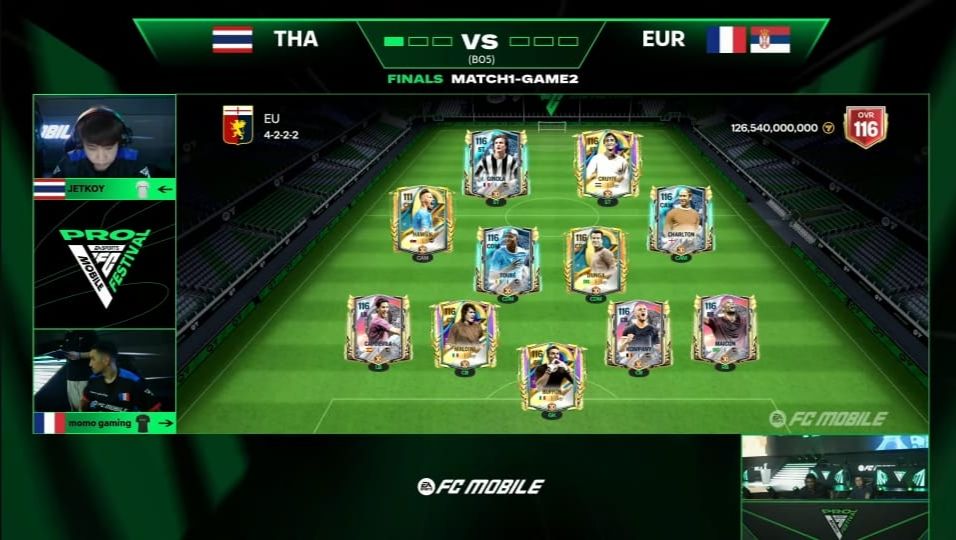
Task: Pick the Kompany centre-back card
Action: [638, 333]
